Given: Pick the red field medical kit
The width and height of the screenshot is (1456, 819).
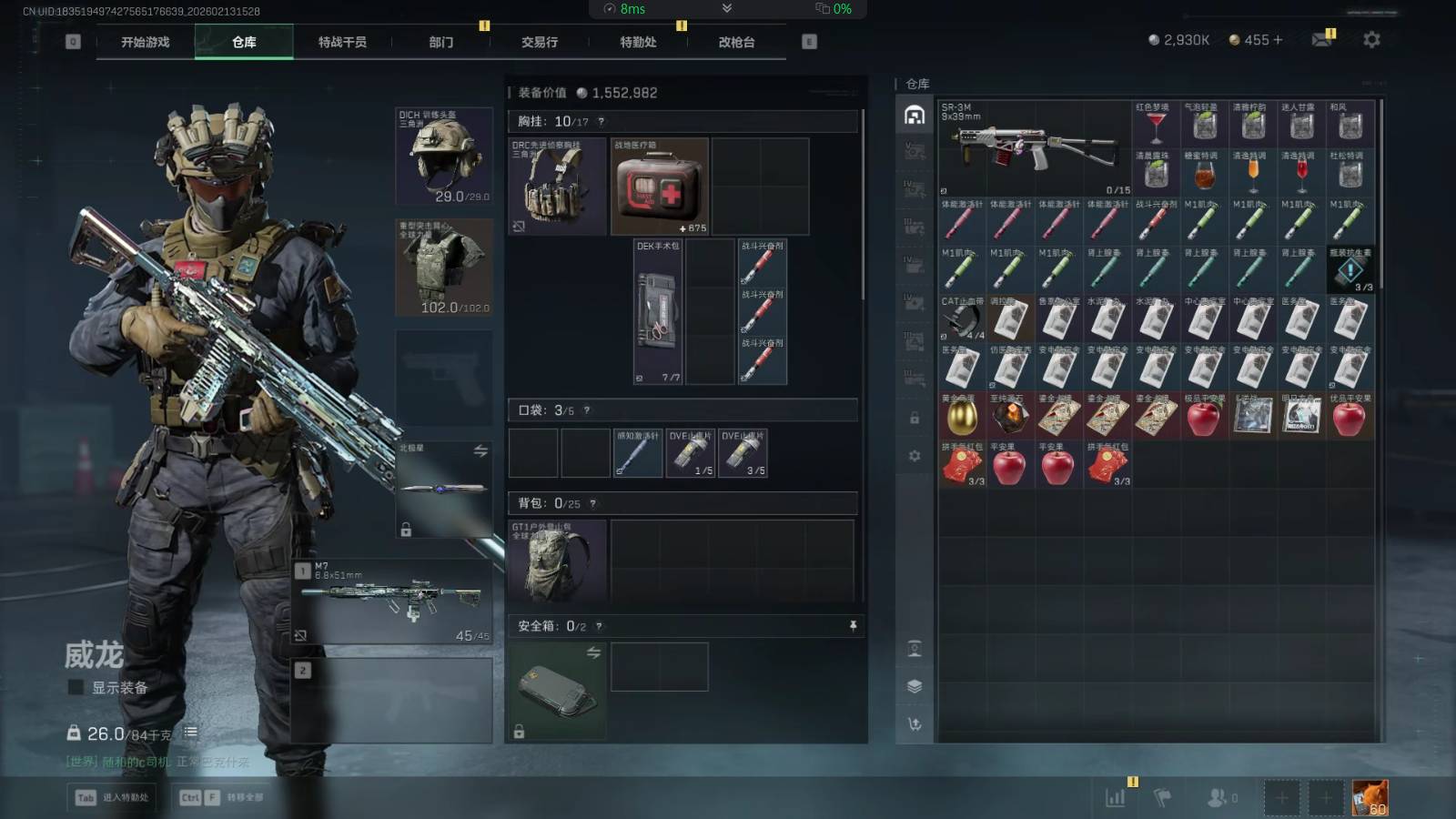Looking at the screenshot, I should coord(659,187).
